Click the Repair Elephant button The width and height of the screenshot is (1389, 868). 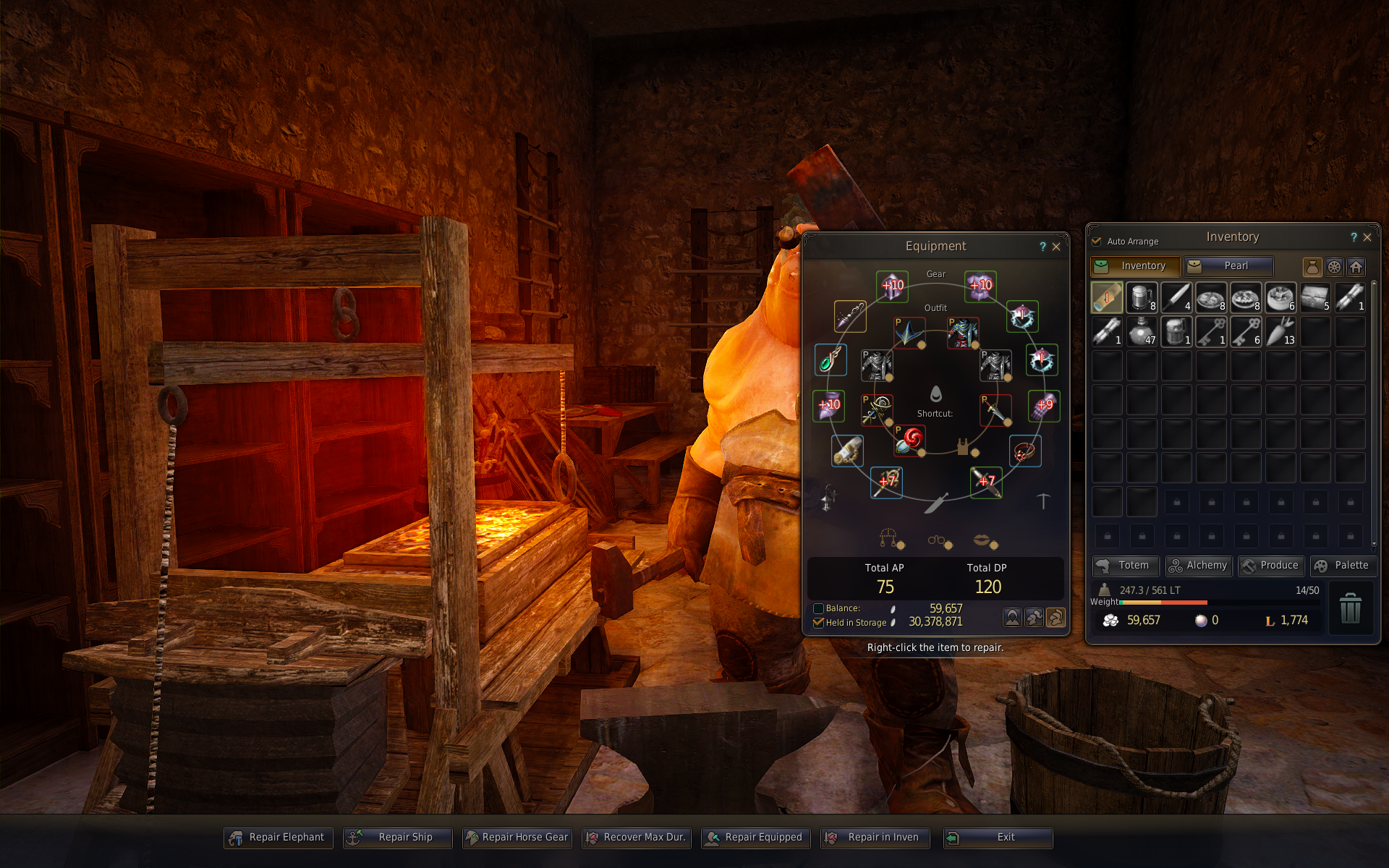[x=279, y=838]
